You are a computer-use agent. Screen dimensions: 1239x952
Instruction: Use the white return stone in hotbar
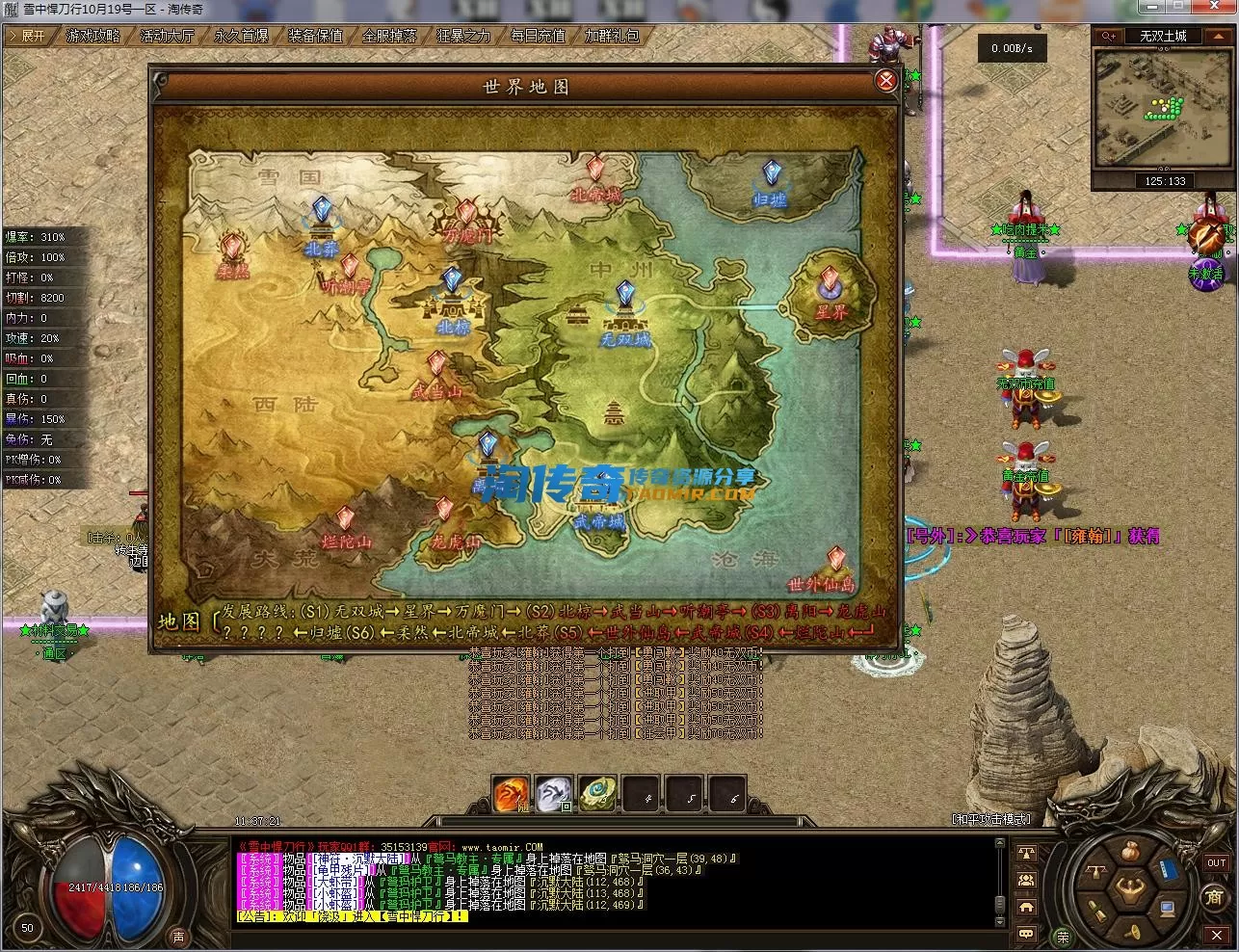coord(554,794)
